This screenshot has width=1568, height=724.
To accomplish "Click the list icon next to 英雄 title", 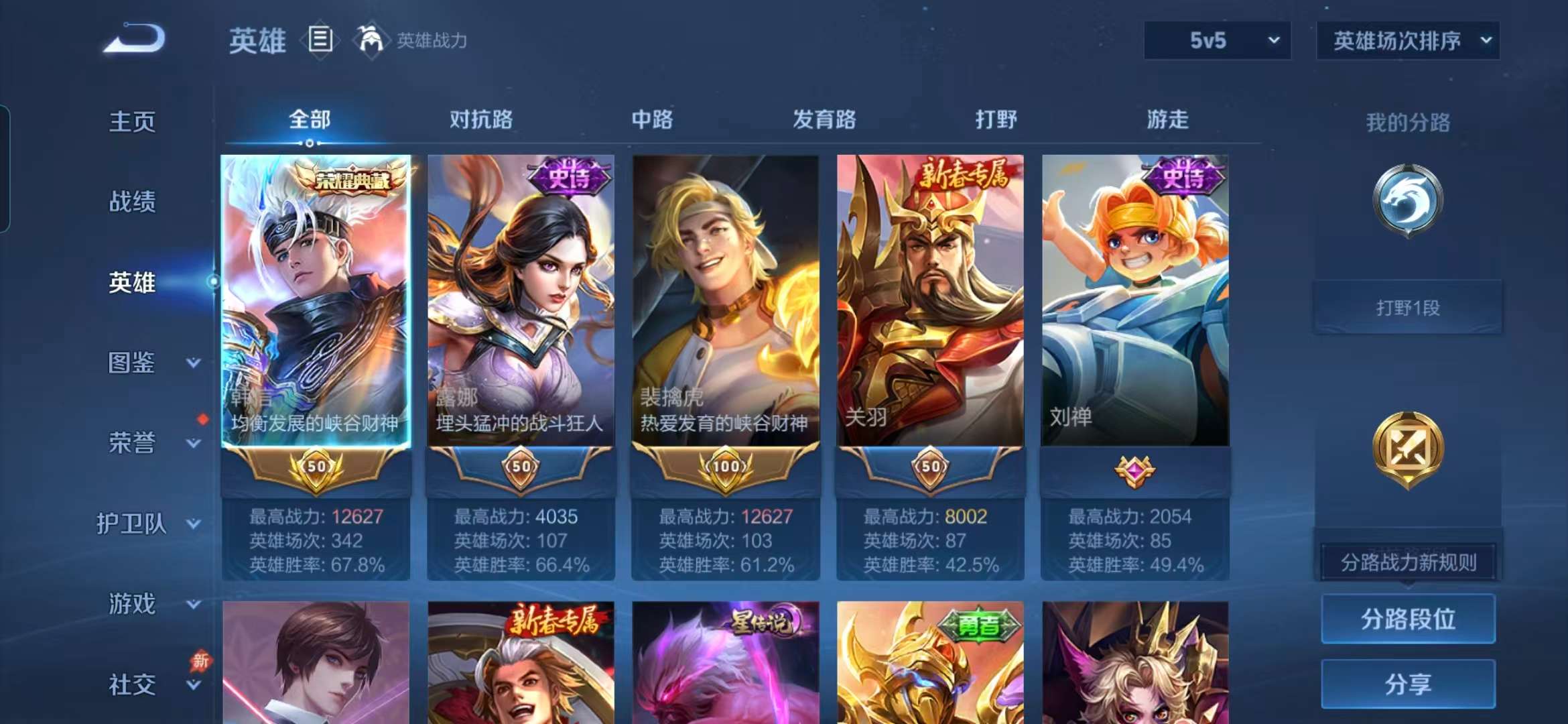I will coord(320,40).
